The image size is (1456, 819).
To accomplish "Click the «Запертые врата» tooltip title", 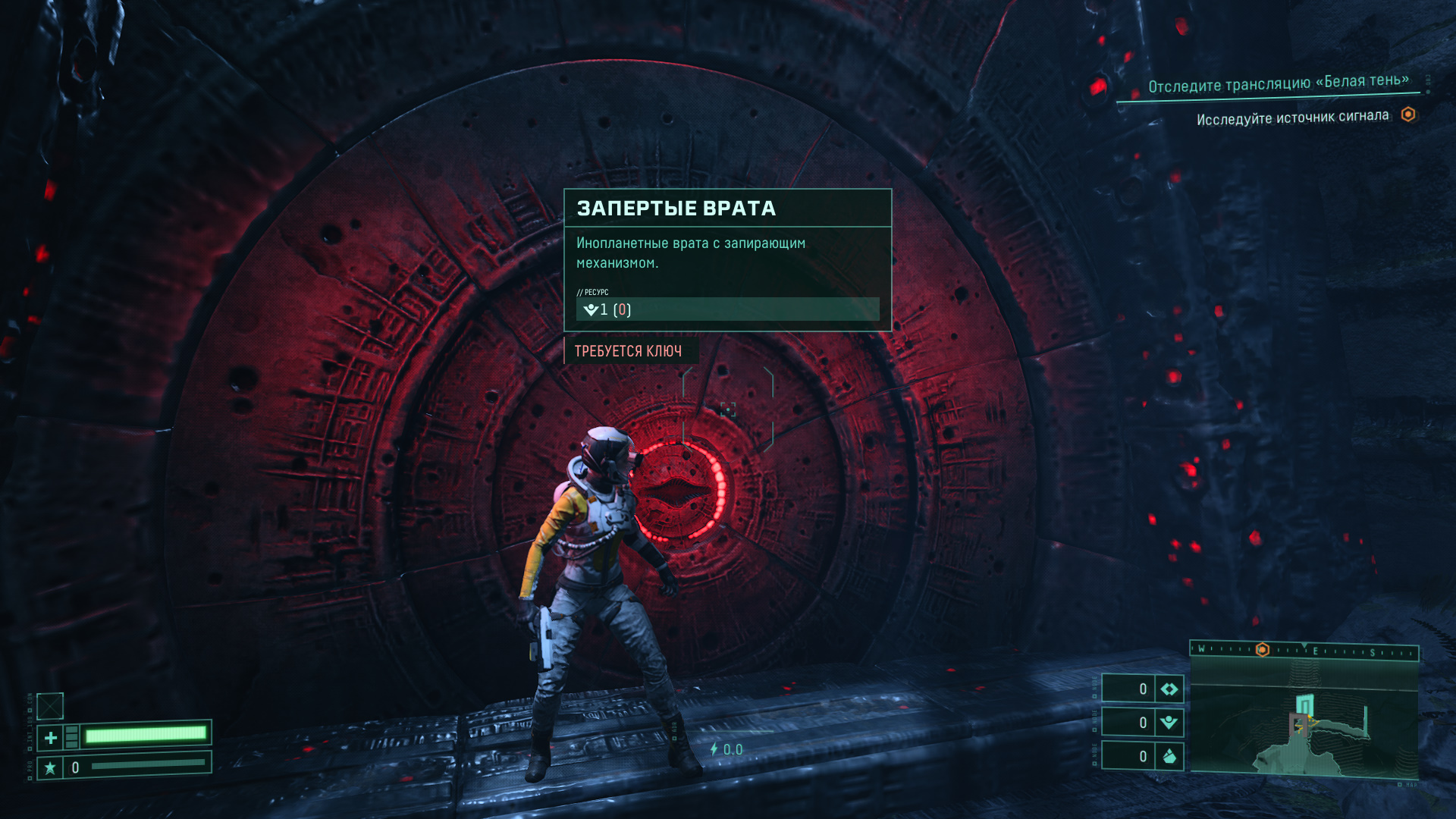I will (x=676, y=209).
